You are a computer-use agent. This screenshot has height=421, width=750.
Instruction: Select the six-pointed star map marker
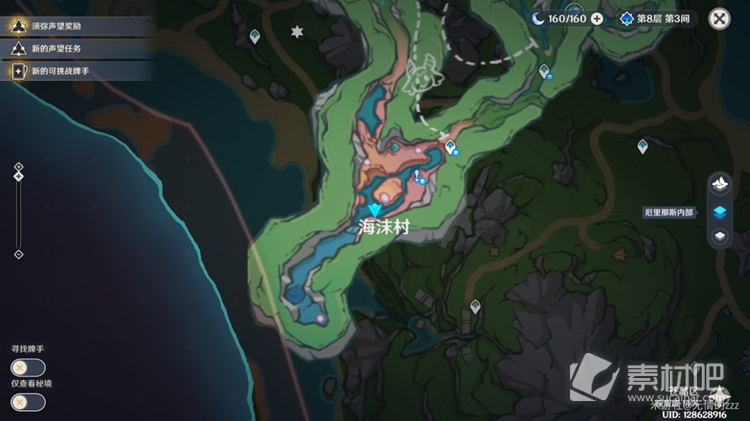tap(296, 32)
